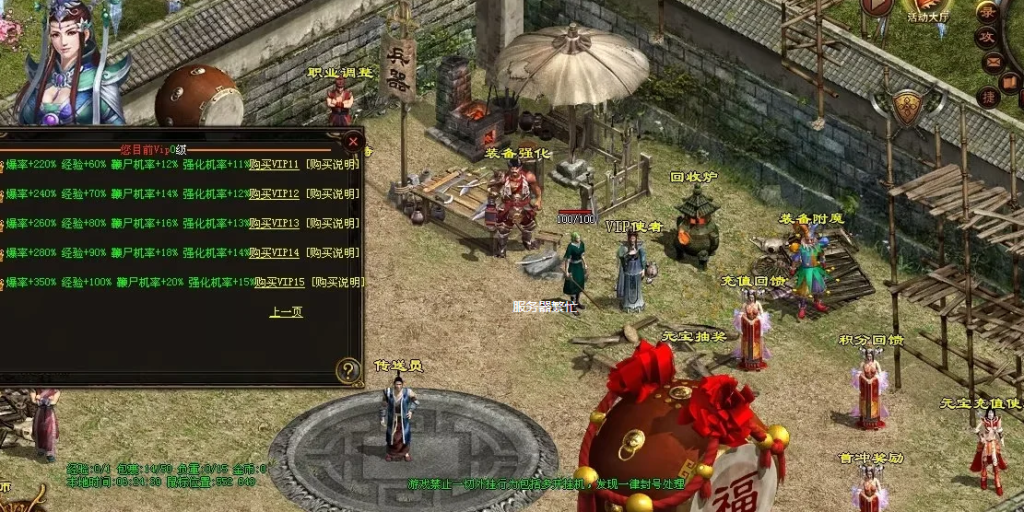Click the round arrow button beside 活动大厅

tap(876, 6)
